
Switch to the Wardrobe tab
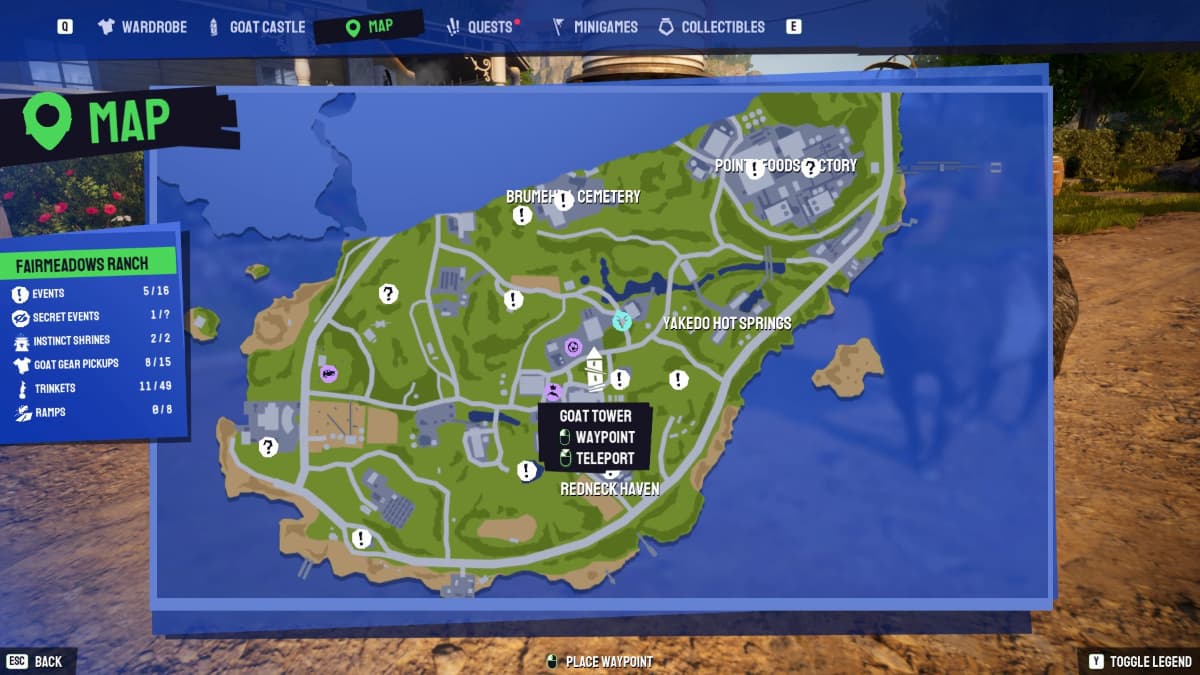[x=143, y=27]
